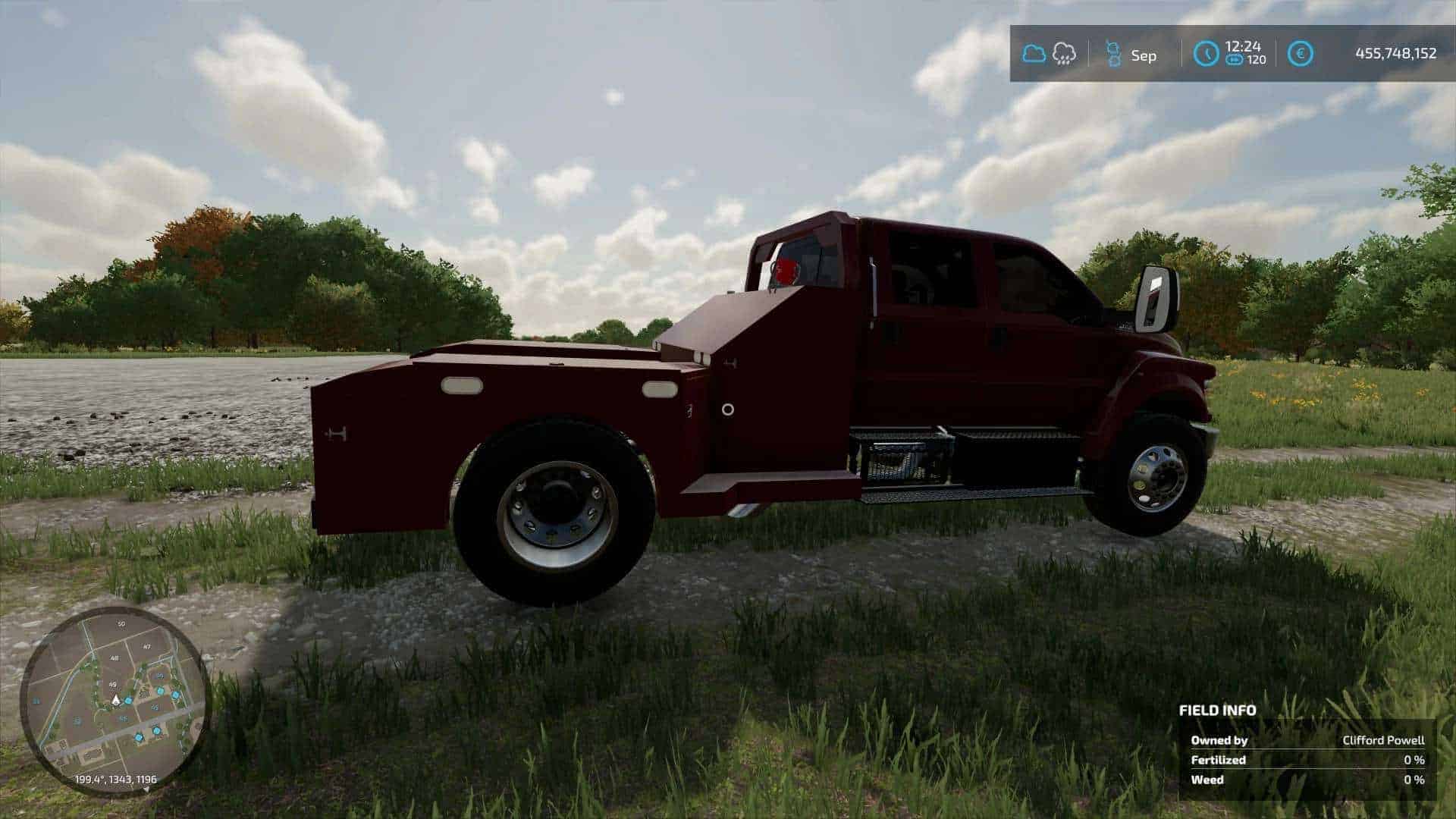This screenshot has height=819, width=1456.
Task: Select the euro currency coin icon
Action: 1300,52
